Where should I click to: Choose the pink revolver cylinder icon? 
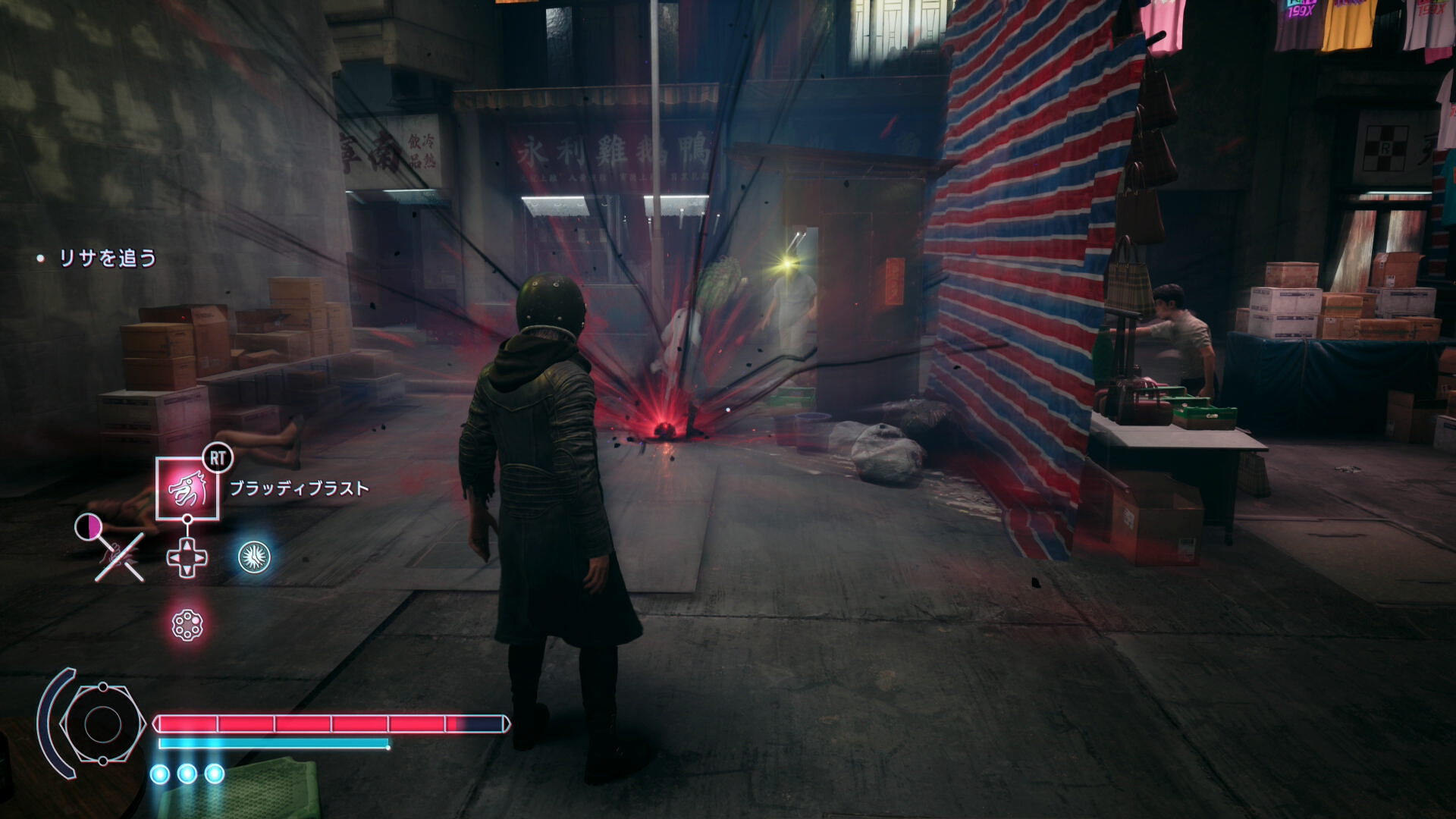click(187, 626)
